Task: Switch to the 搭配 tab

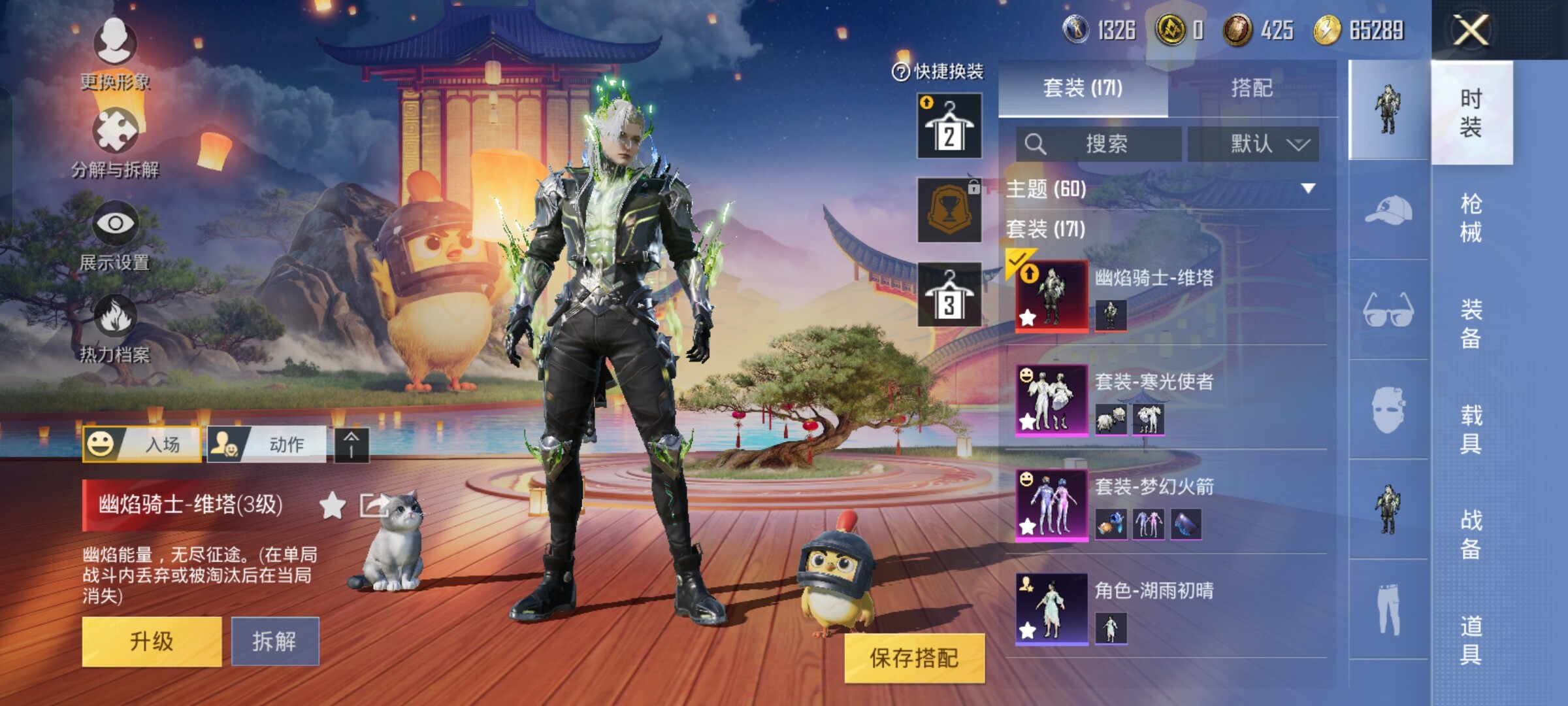Action: coord(1251,88)
